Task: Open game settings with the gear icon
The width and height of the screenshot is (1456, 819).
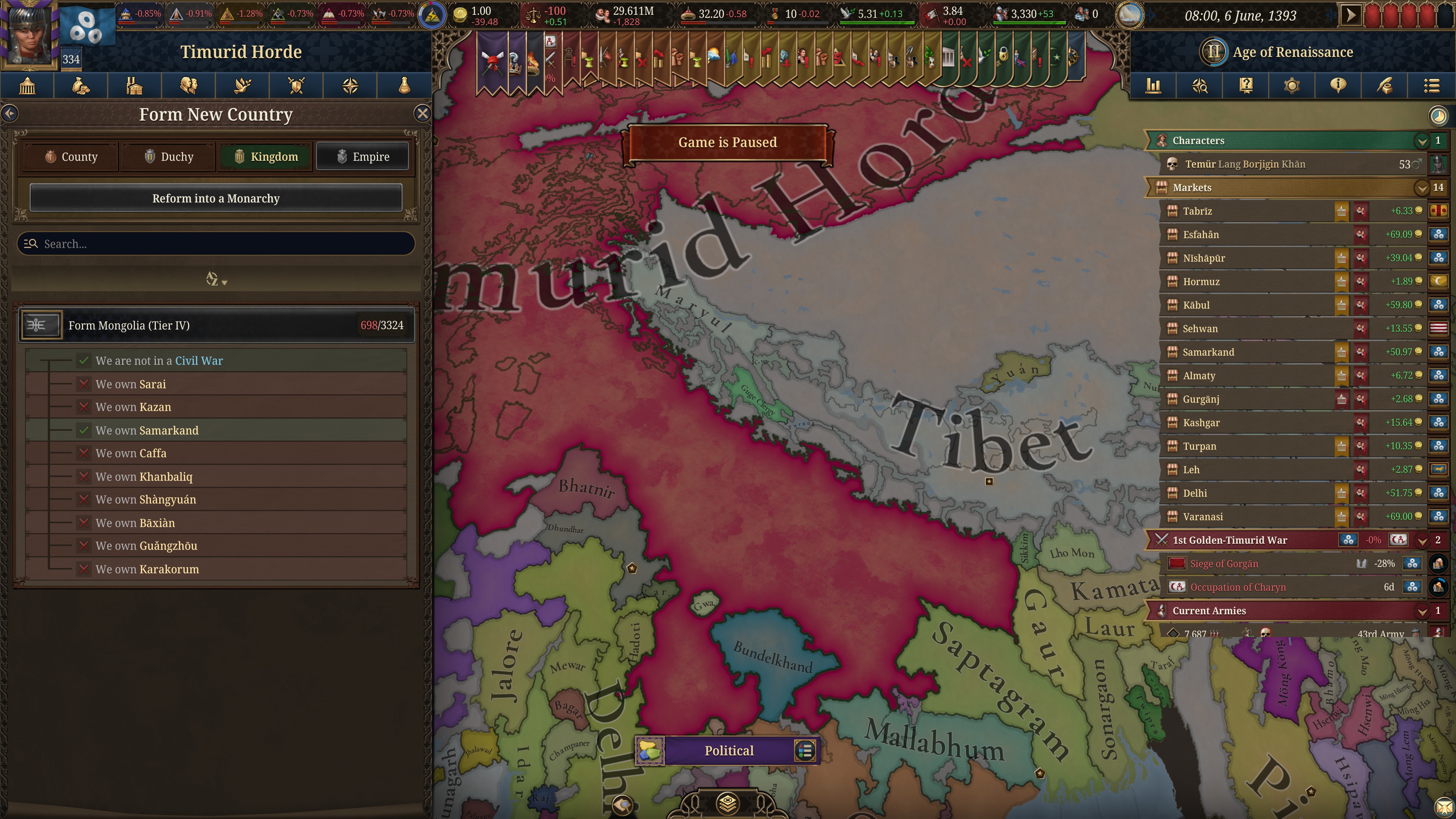Action: pyautogui.click(x=1292, y=85)
